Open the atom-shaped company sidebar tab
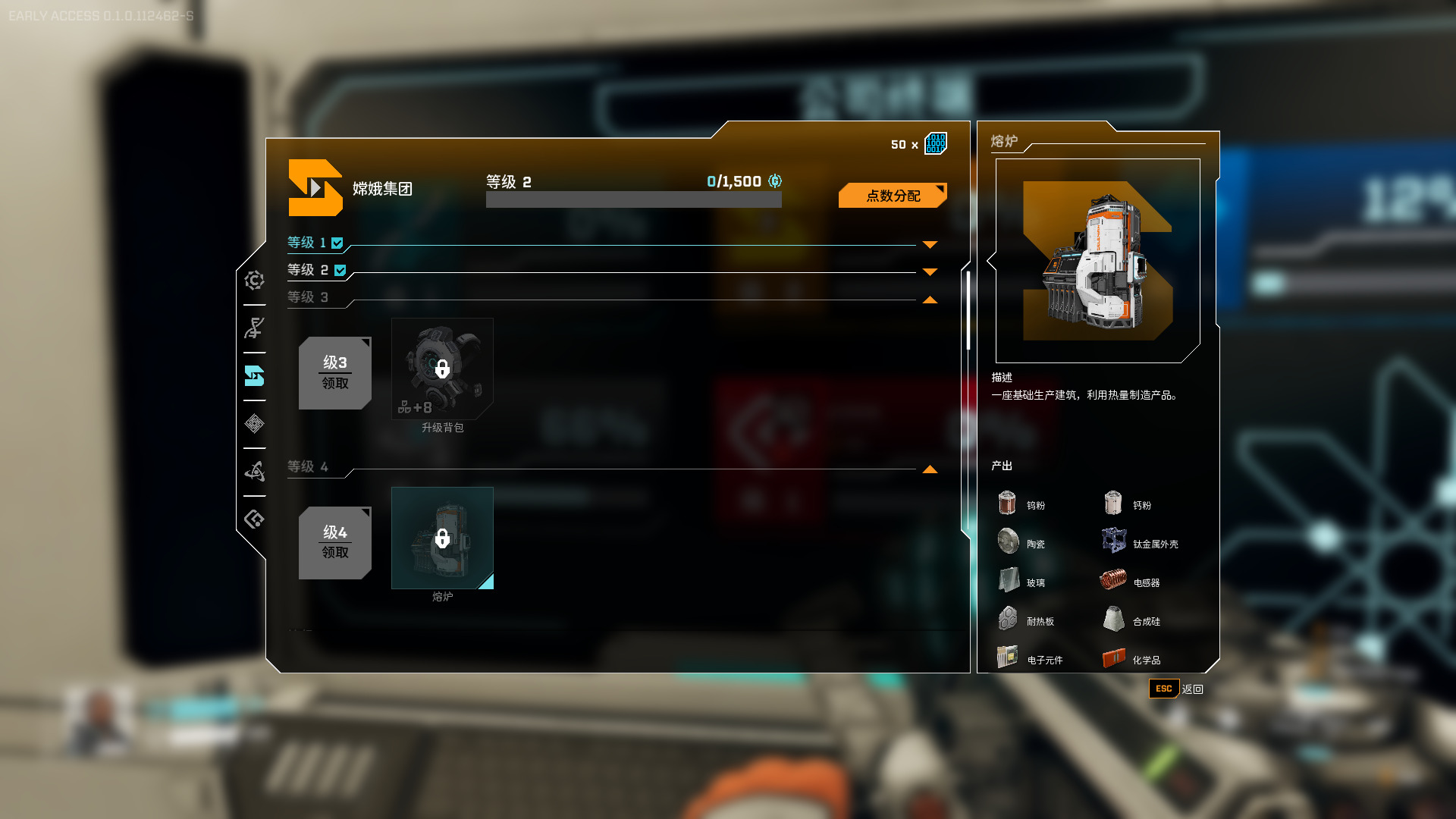Viewport: 1456px width, 819px height. tap(254, 472)
